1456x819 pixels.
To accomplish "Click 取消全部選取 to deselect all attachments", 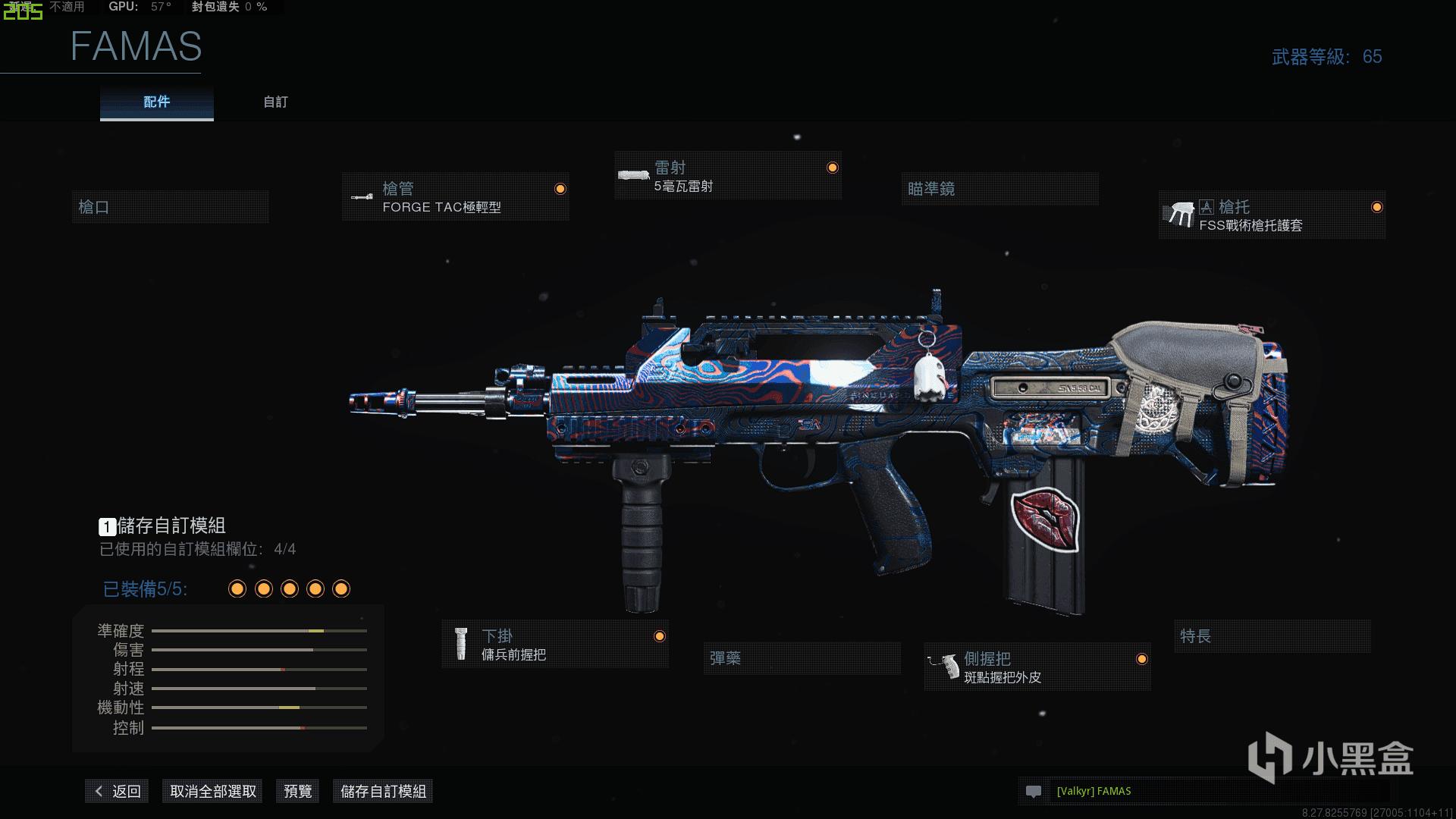I will click(213, 792).
